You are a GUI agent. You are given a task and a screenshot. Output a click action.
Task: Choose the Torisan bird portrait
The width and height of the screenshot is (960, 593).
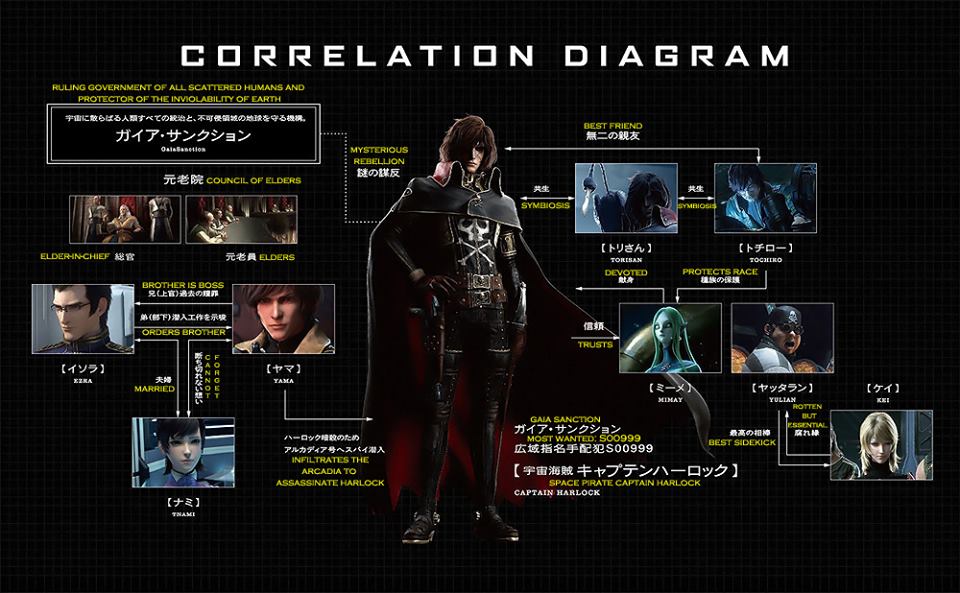coord(626,198)
